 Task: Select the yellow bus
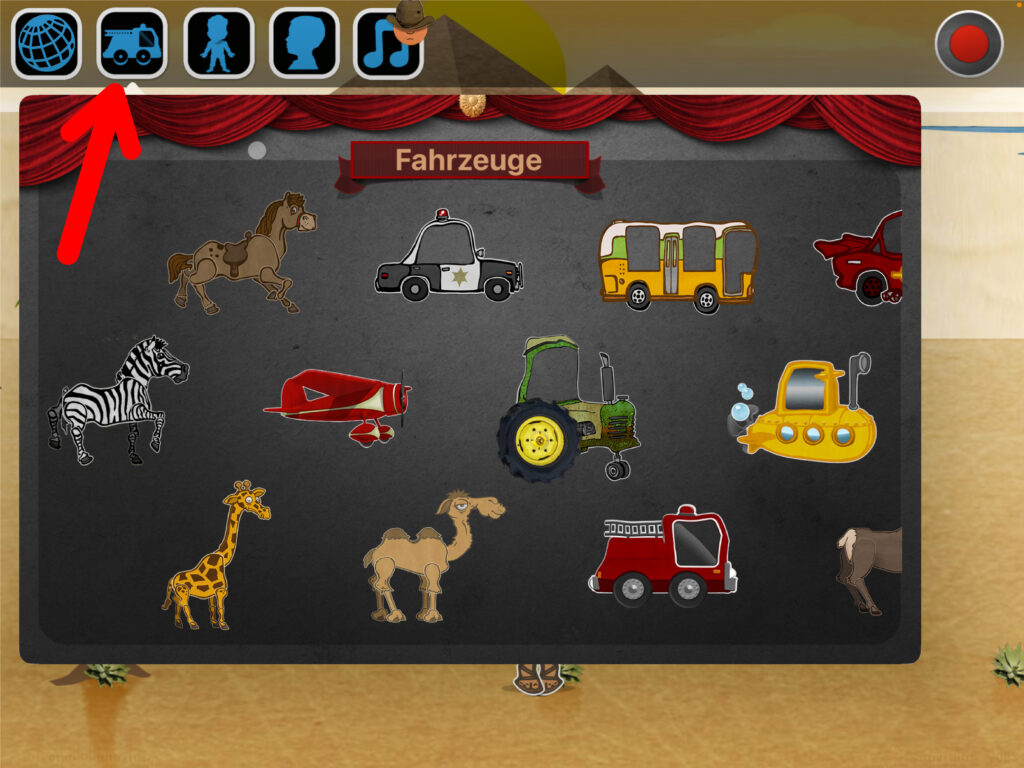[x=677, y=263]
